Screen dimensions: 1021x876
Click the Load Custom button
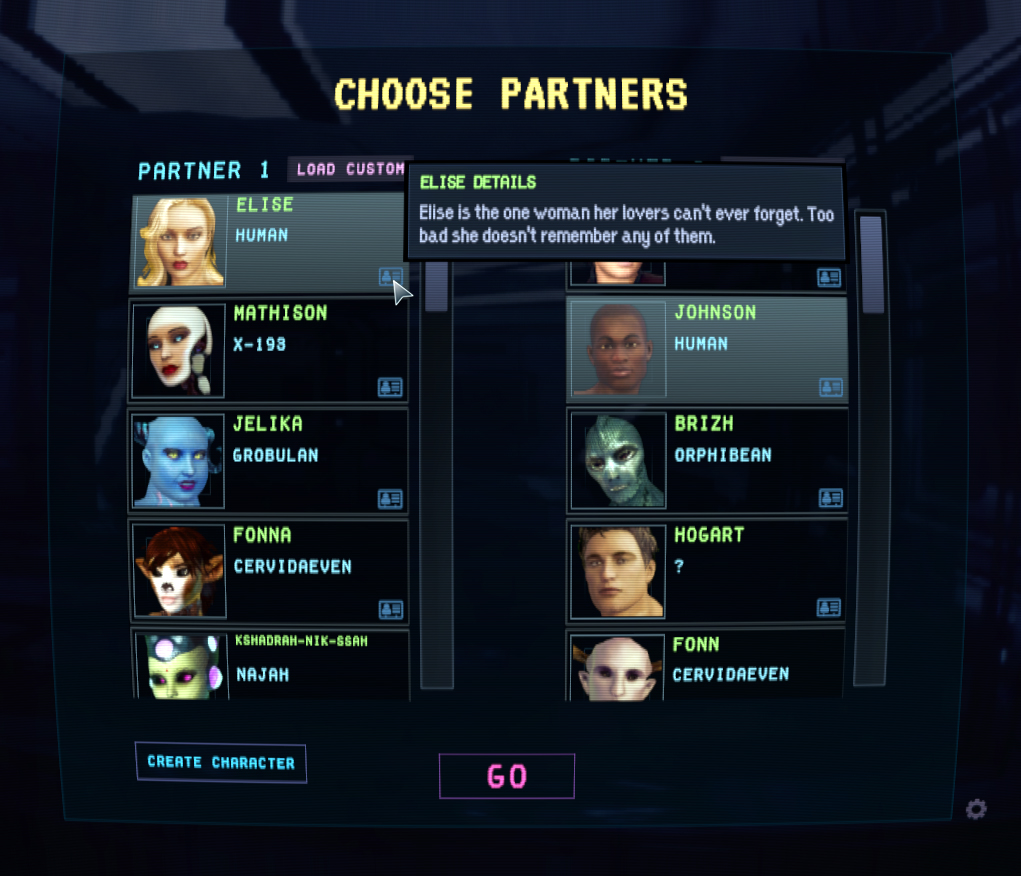click(x=349, y=169)
